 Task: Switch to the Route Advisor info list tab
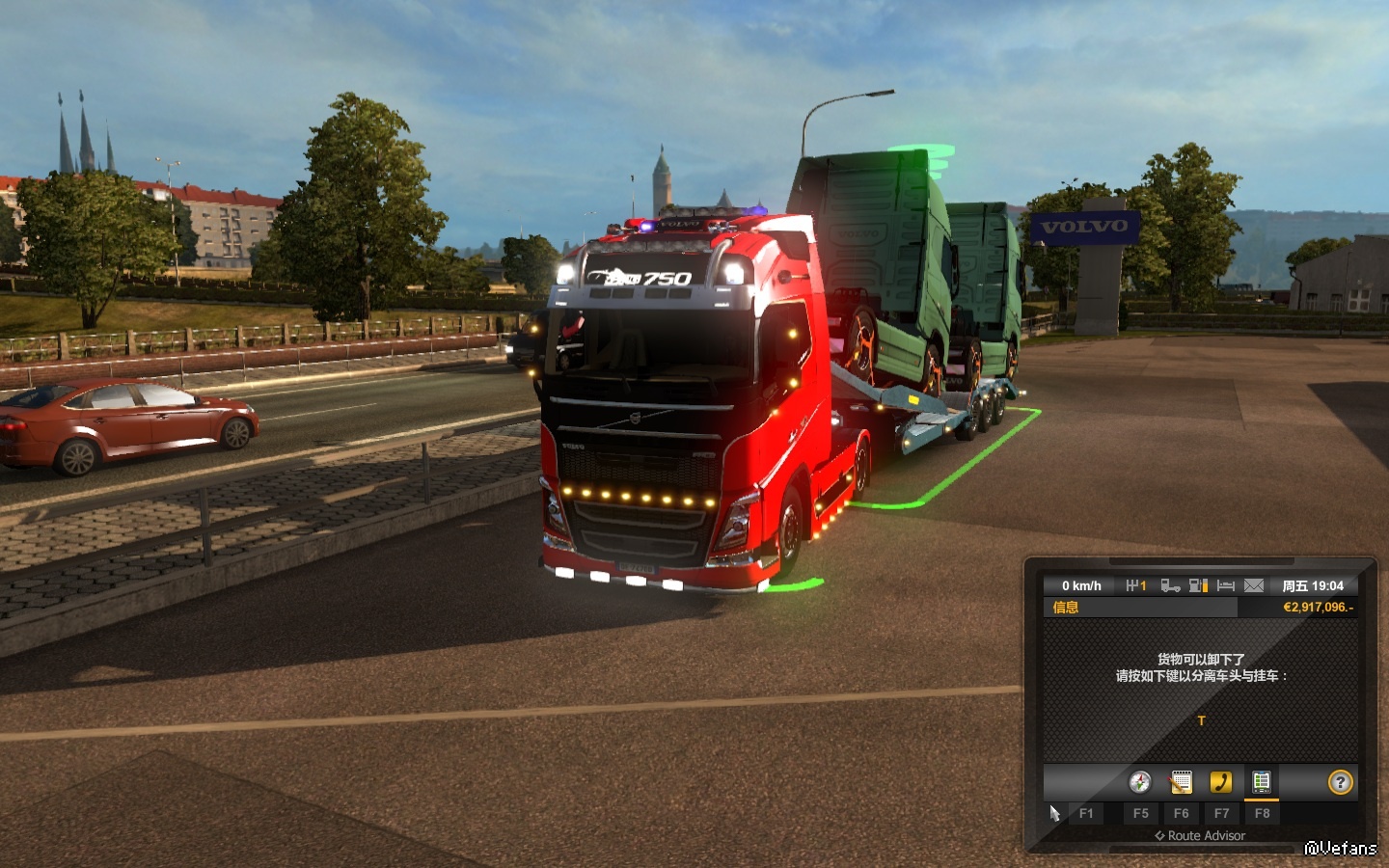1262,782
